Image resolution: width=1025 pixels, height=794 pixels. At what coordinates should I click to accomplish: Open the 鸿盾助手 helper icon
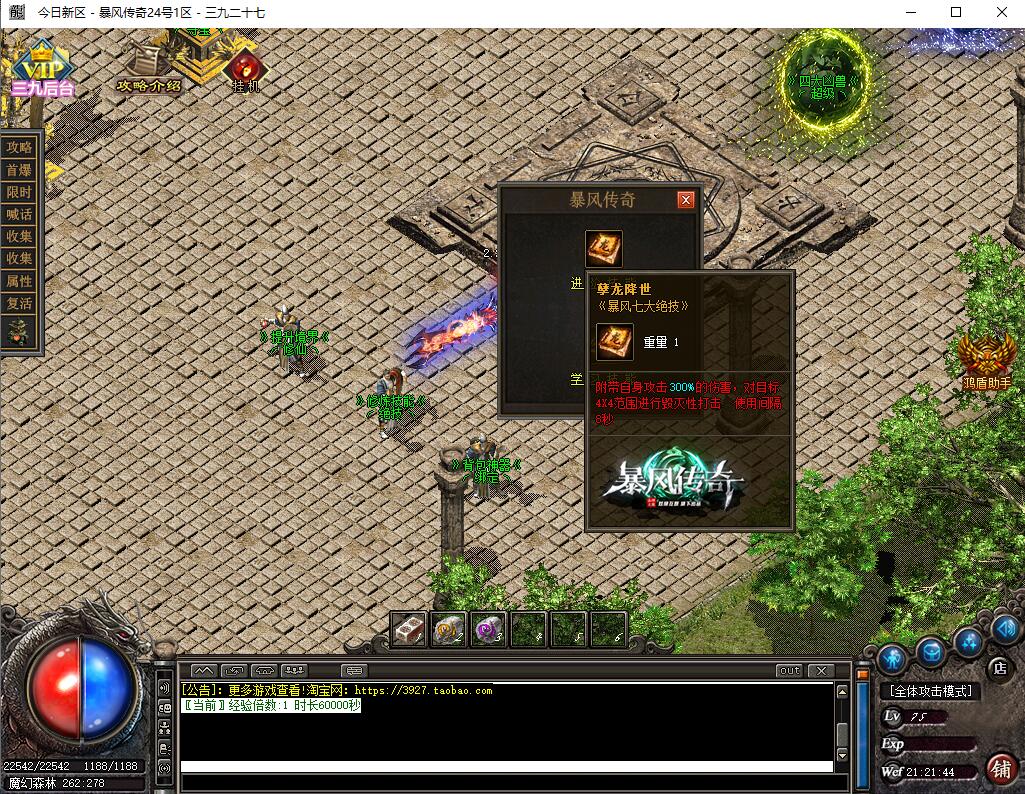pos(987,358)
